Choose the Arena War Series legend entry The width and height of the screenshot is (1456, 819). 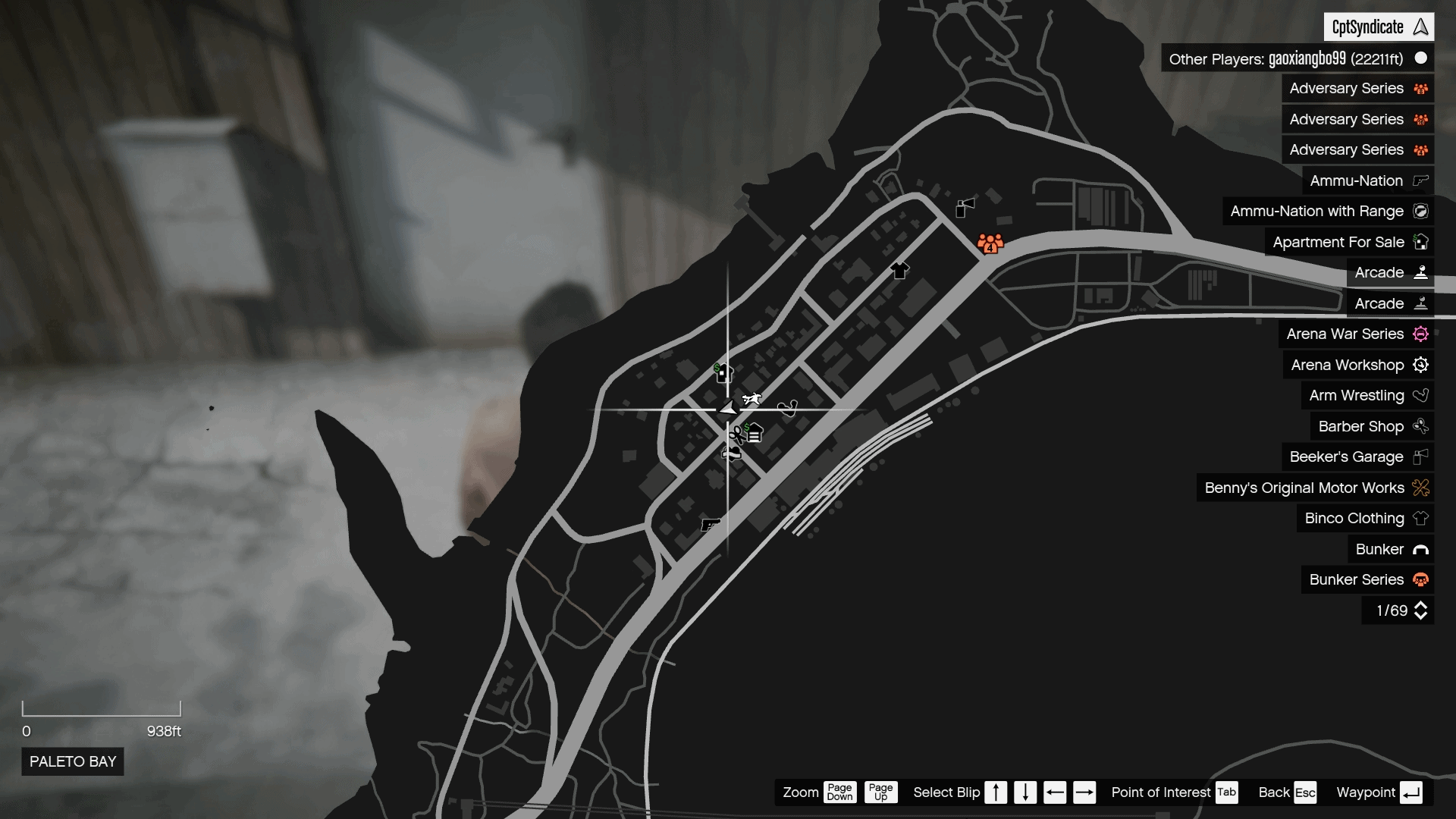coord(1358,334)
